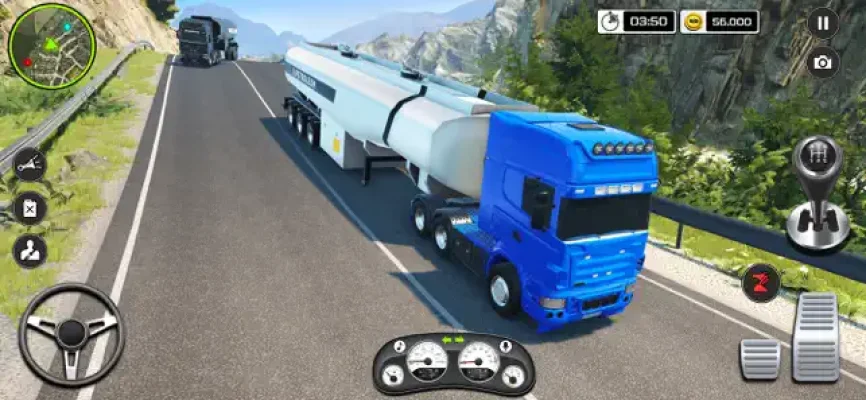The image size is (866, 400).
Task: Tap the driver seatbelt icon
Action: [30, 251]
